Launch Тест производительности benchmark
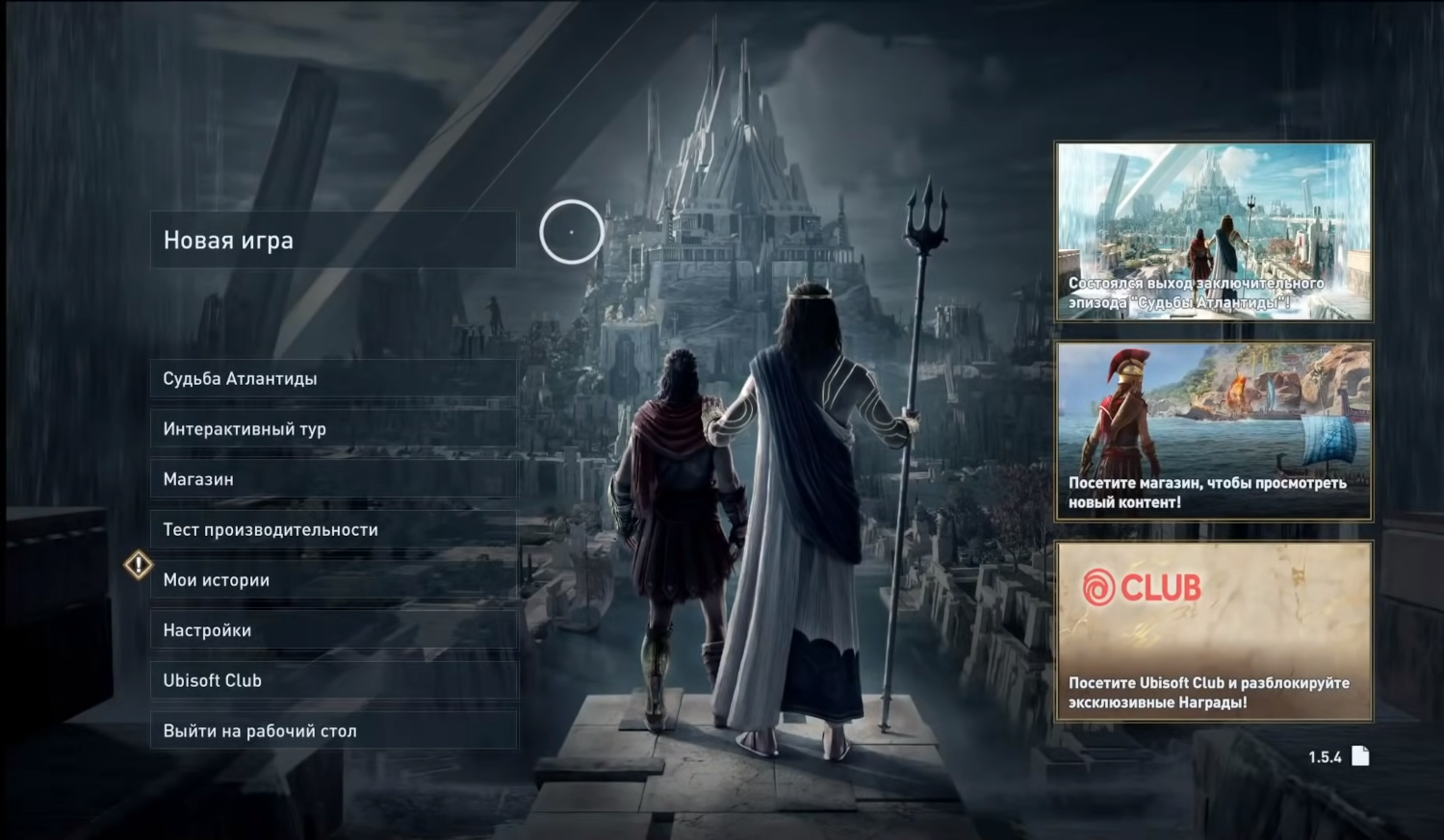1444x840 pixels. pyautogui.click(x=333, y=529)
